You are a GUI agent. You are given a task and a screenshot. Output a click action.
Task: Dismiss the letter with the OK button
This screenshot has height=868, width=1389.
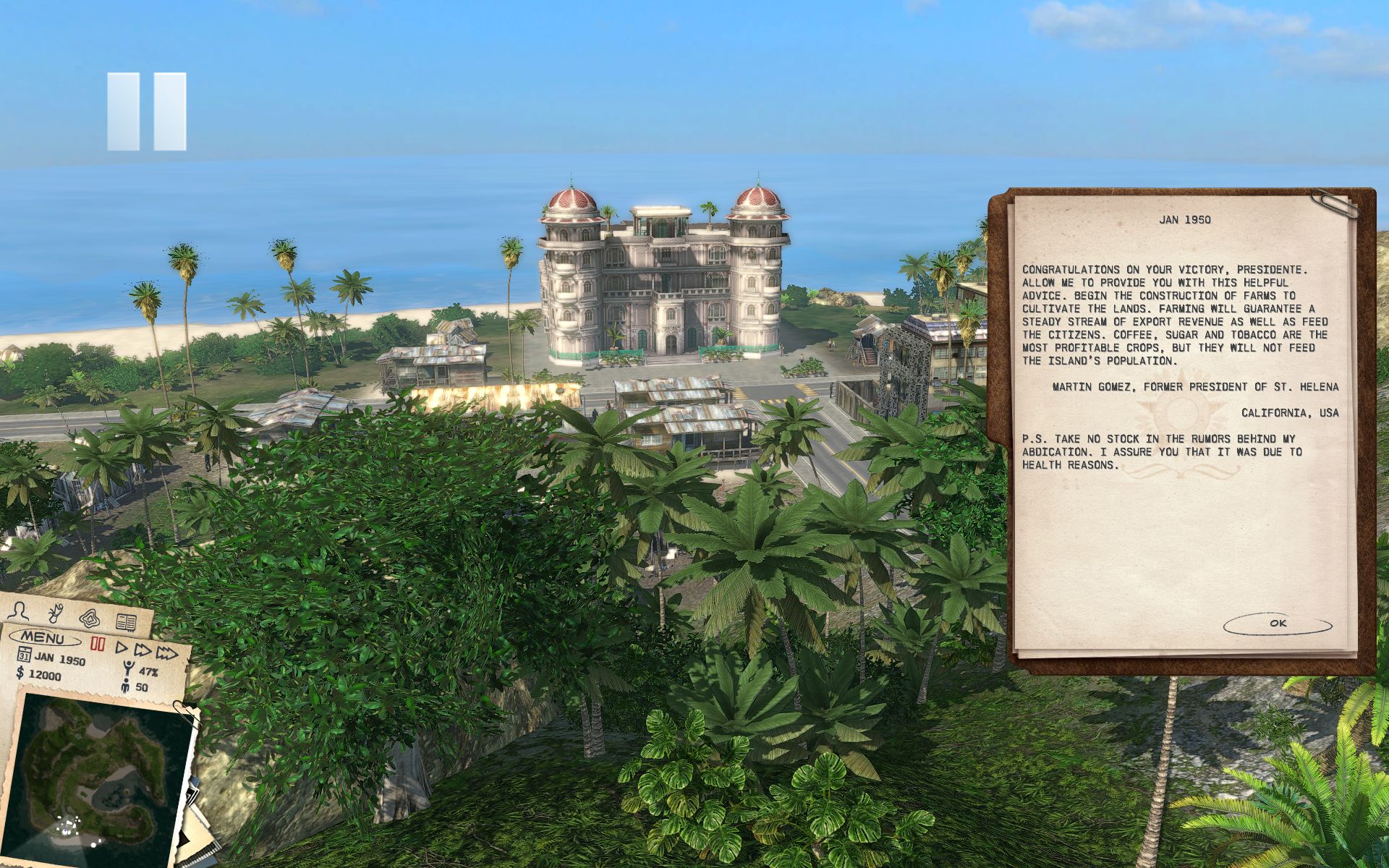coord(1277,624)
